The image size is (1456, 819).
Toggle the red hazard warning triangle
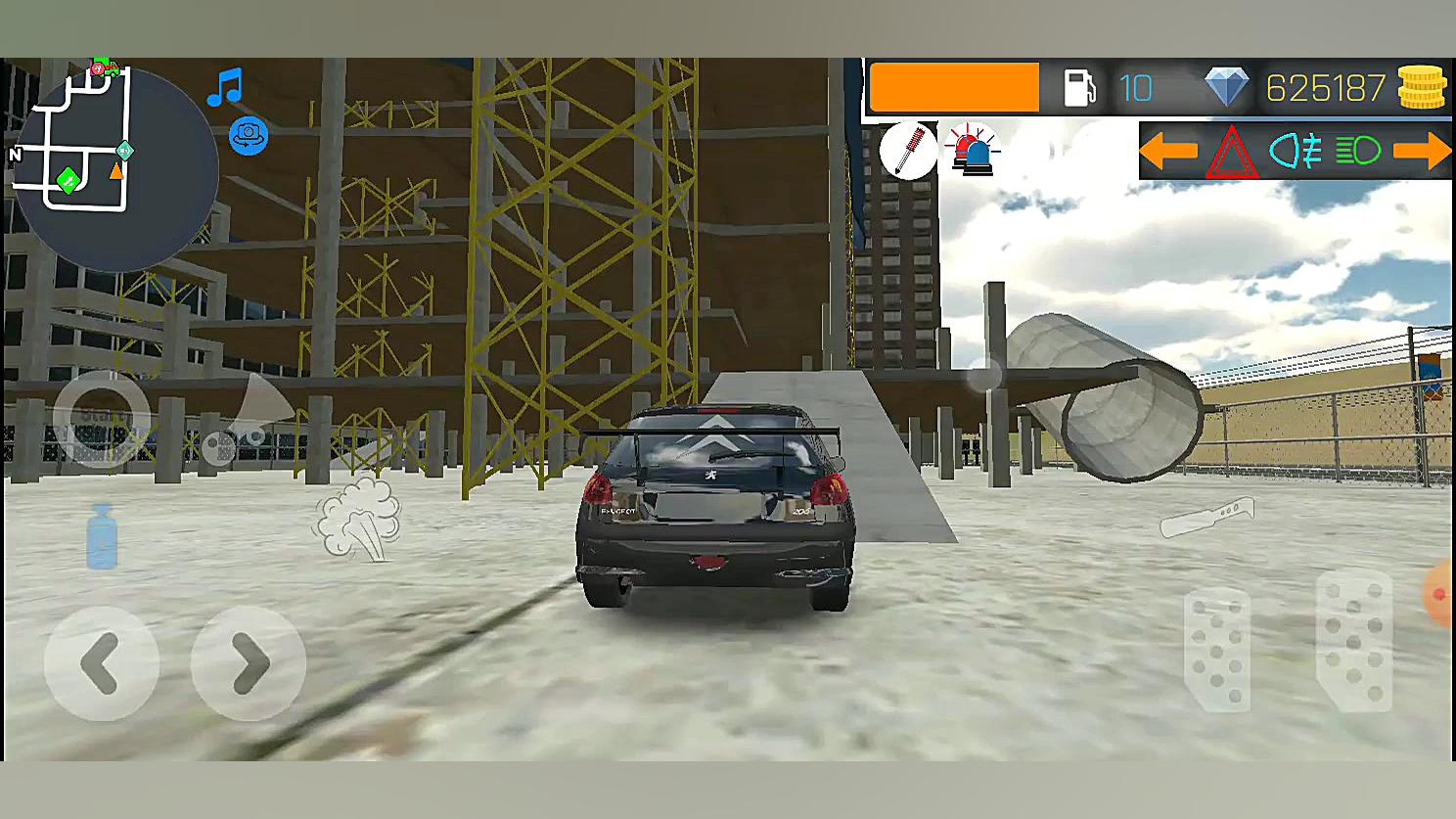point(1231,153)
